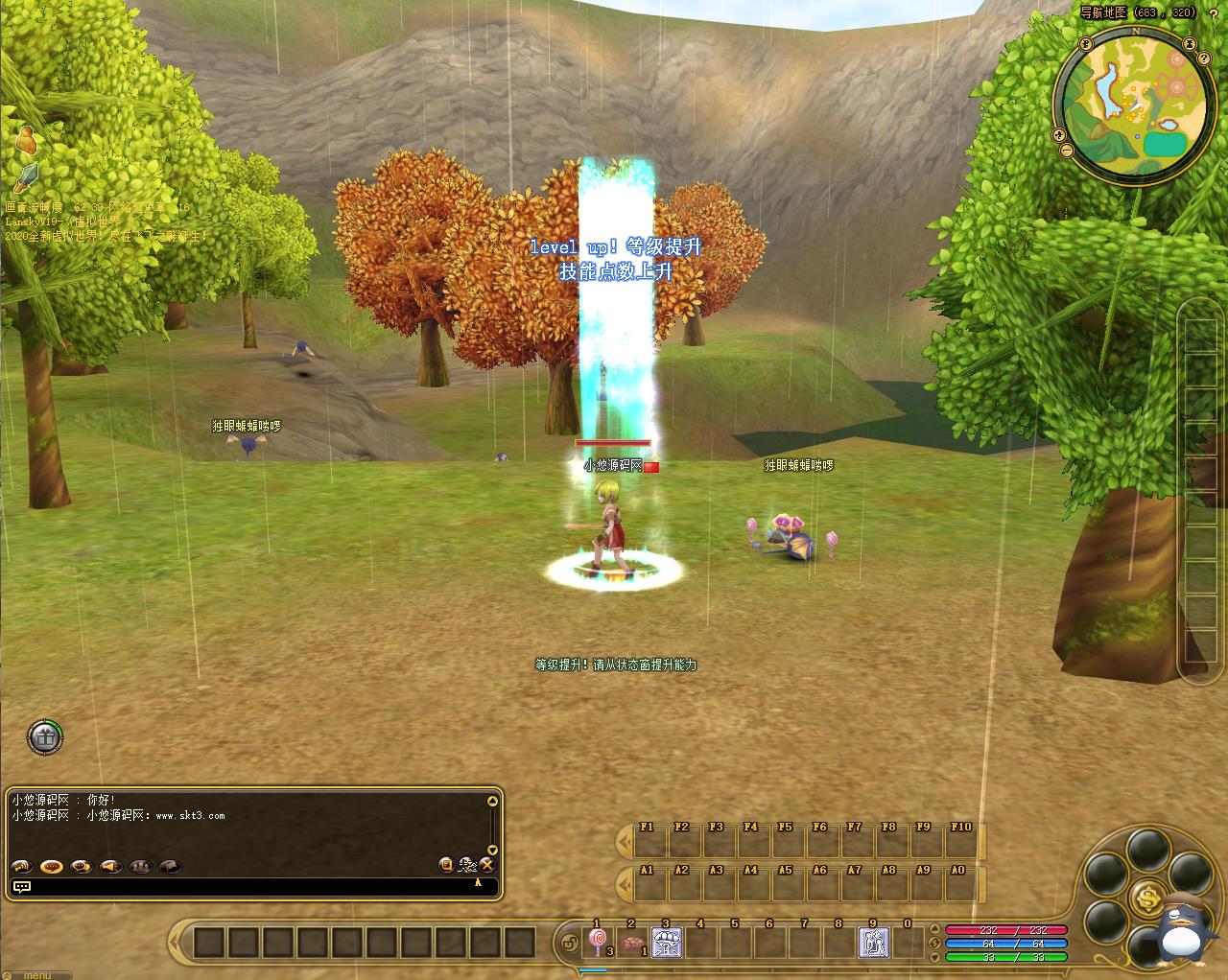This screenshot has width=1228, height=980.
Task: Zoom out the minimap with minus button
Action: (1067, 151)
